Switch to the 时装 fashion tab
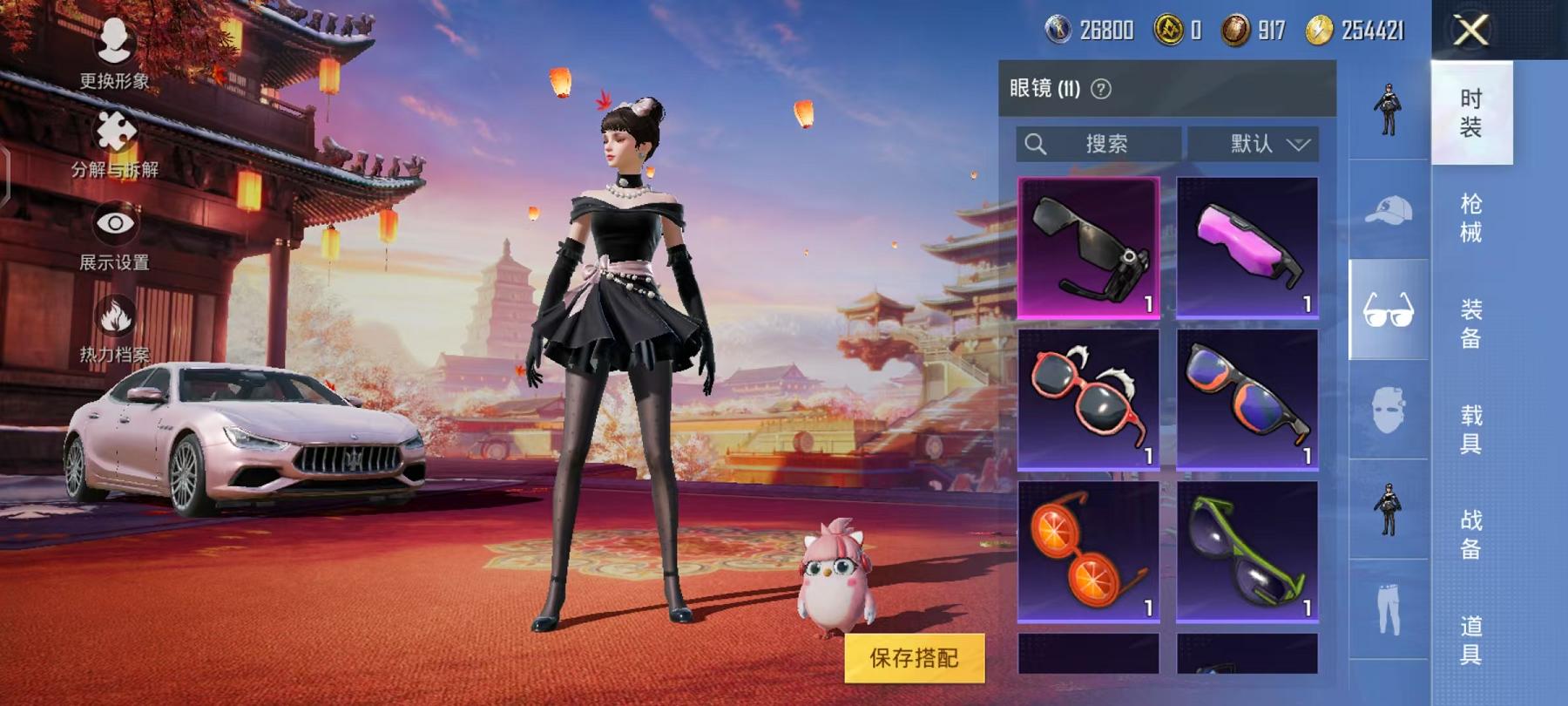Image resolution: width=1568 pixels, height=706 pixels. tap(1471, 113)
